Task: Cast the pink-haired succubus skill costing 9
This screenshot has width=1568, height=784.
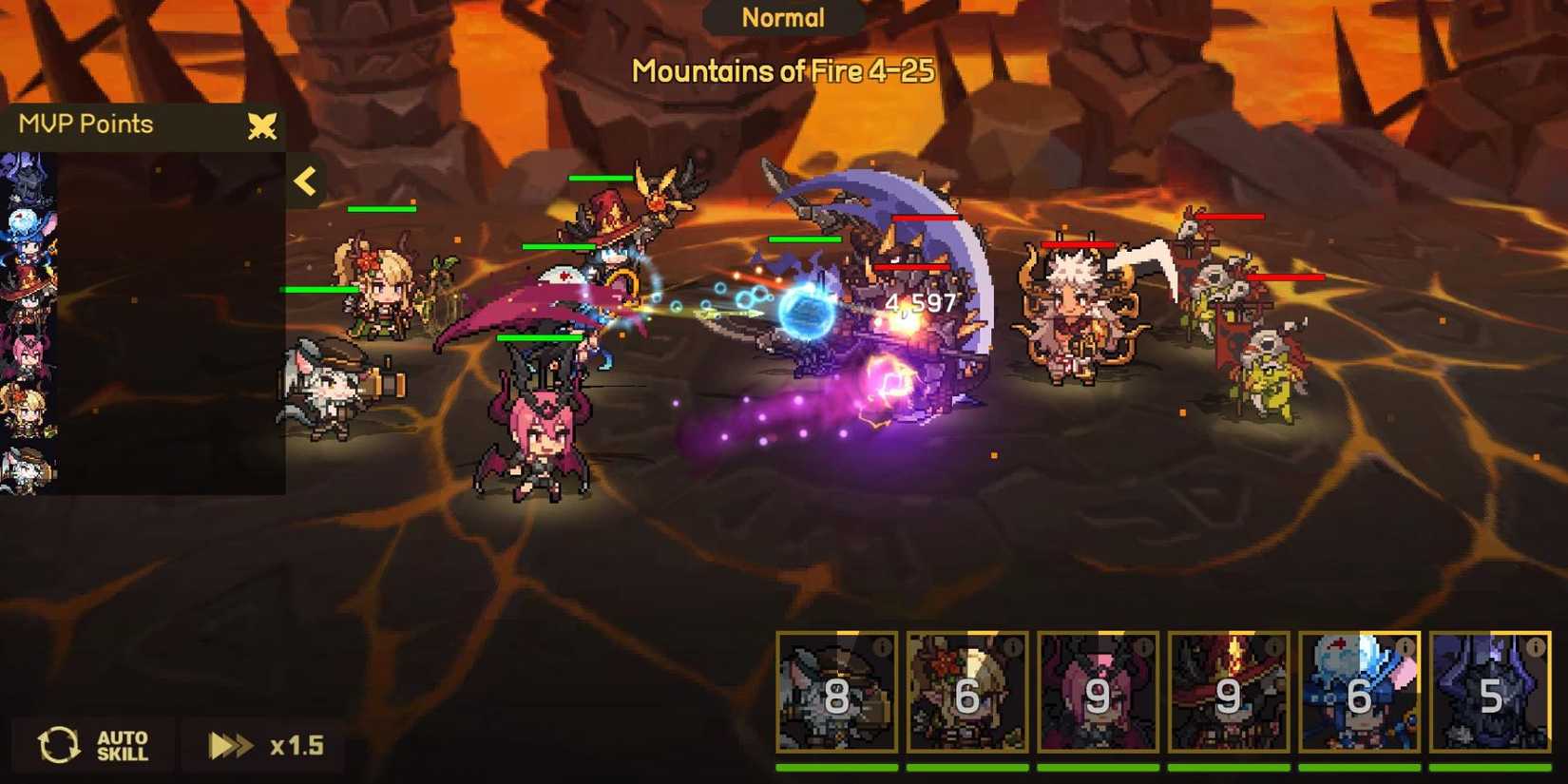Action: pos(1100,697)
